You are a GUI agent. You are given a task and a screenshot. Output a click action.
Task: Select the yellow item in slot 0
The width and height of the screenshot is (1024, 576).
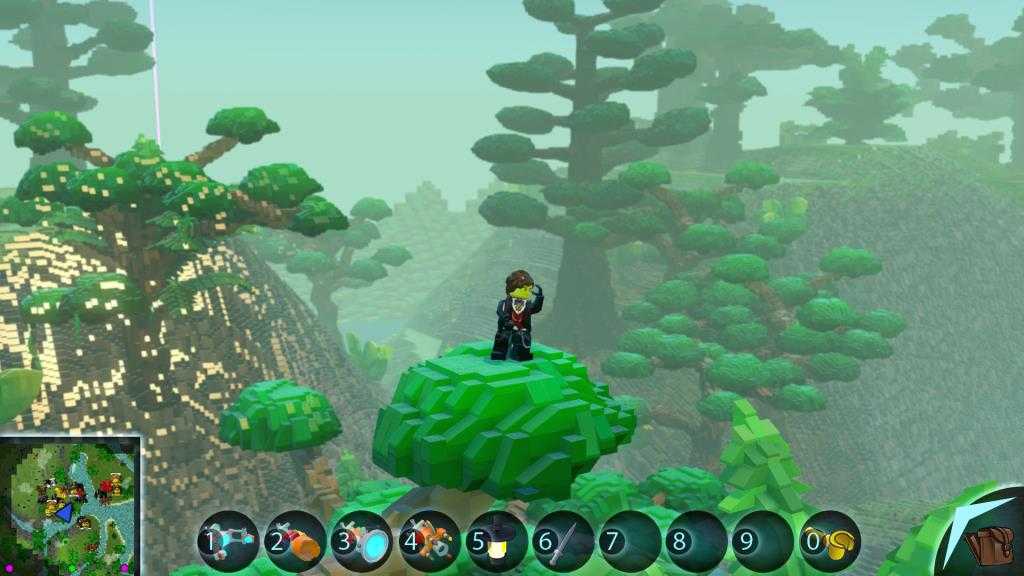830,542
